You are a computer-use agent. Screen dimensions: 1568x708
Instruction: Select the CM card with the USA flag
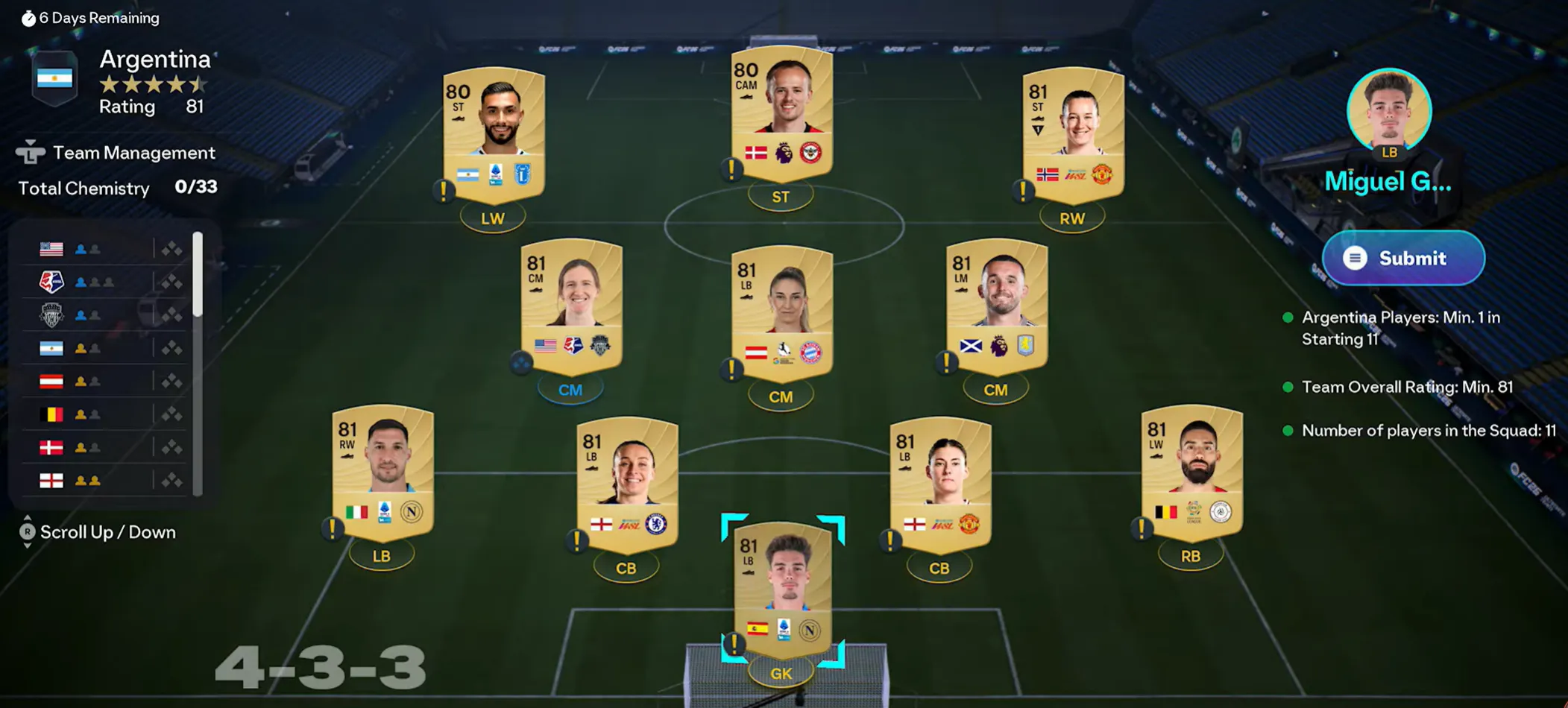click(x=571, y=306)
